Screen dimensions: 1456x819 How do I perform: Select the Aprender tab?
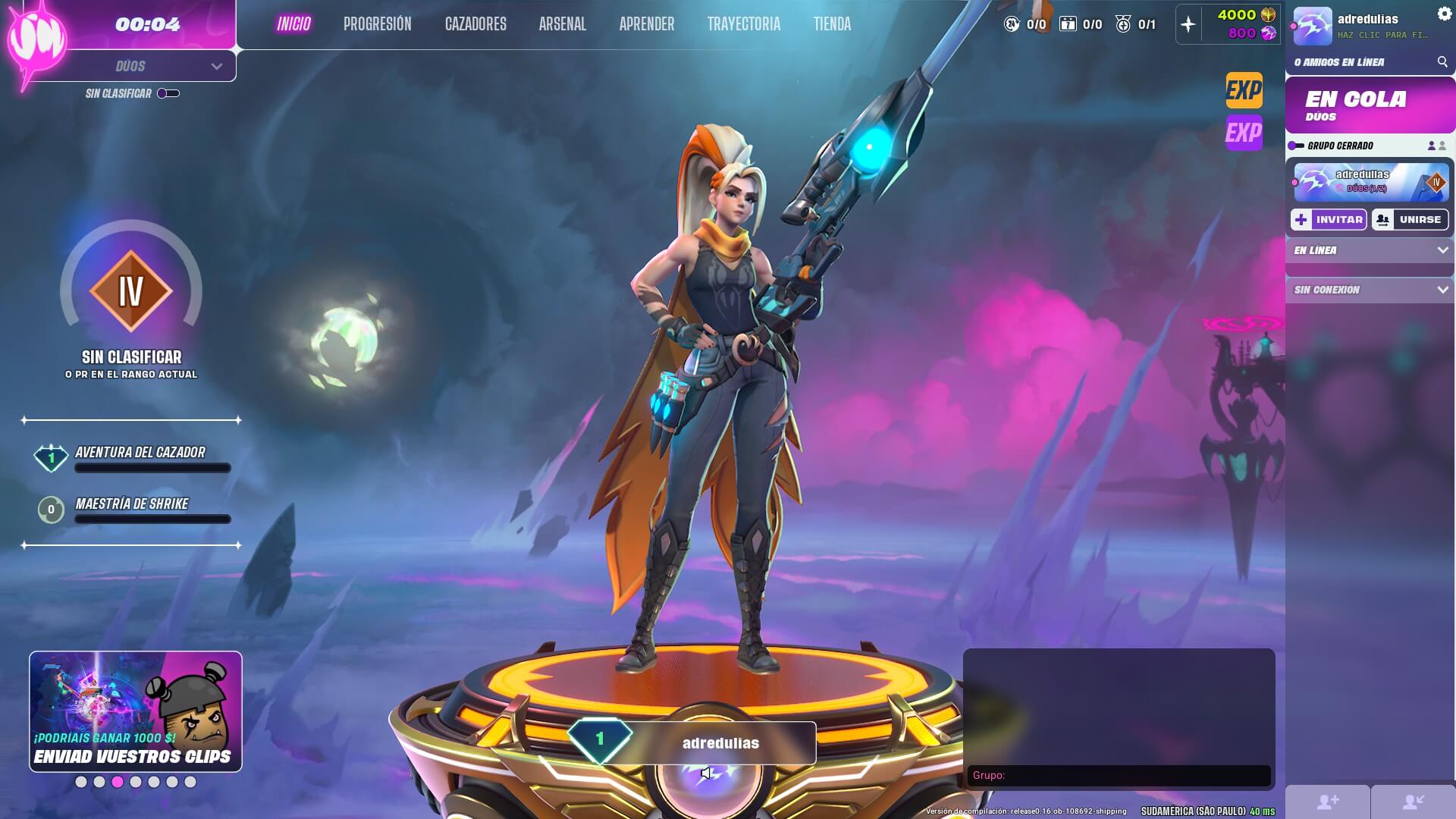click(646, 24)
